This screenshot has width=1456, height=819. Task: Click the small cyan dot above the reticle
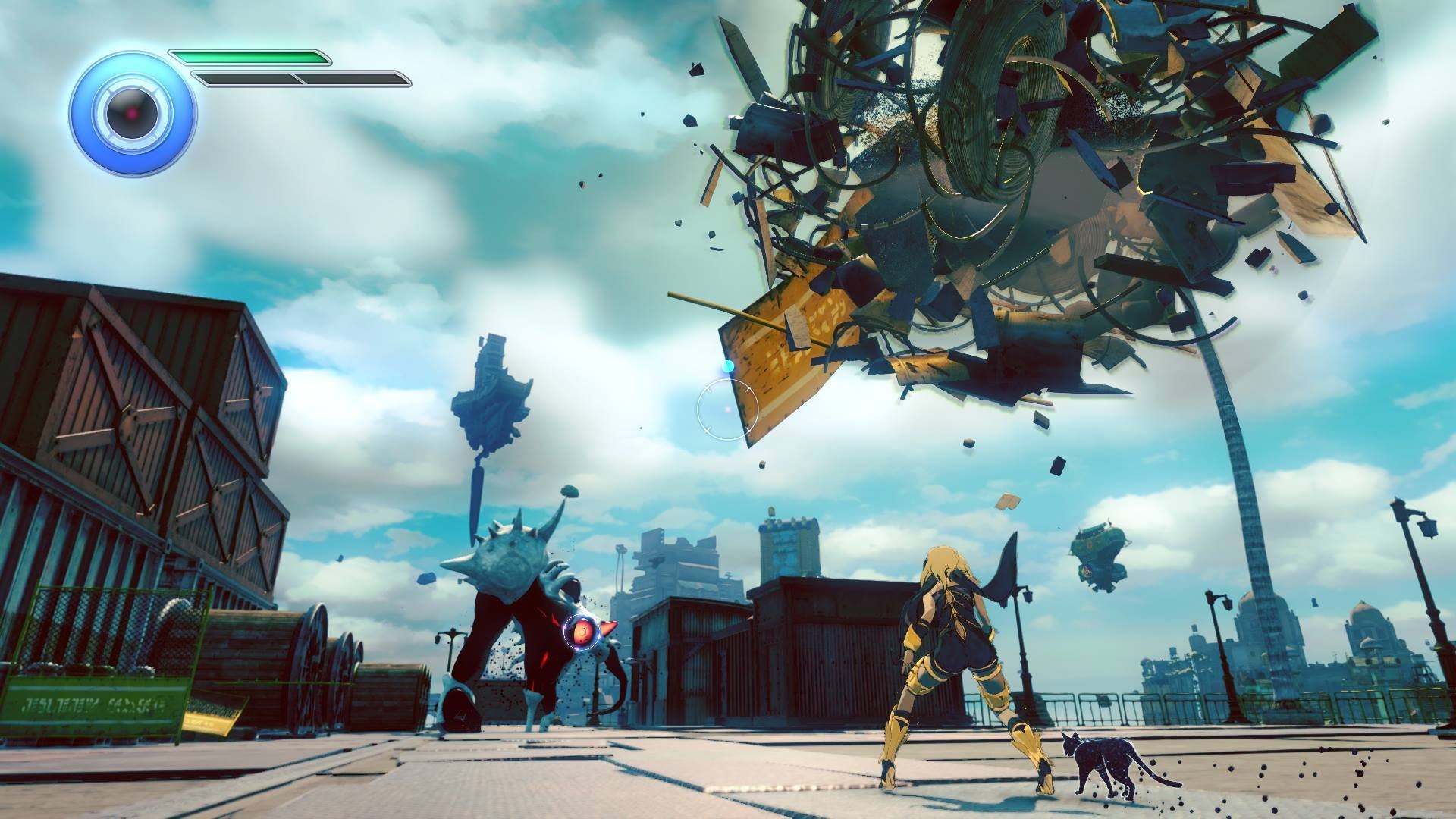[x=730, y=365]
